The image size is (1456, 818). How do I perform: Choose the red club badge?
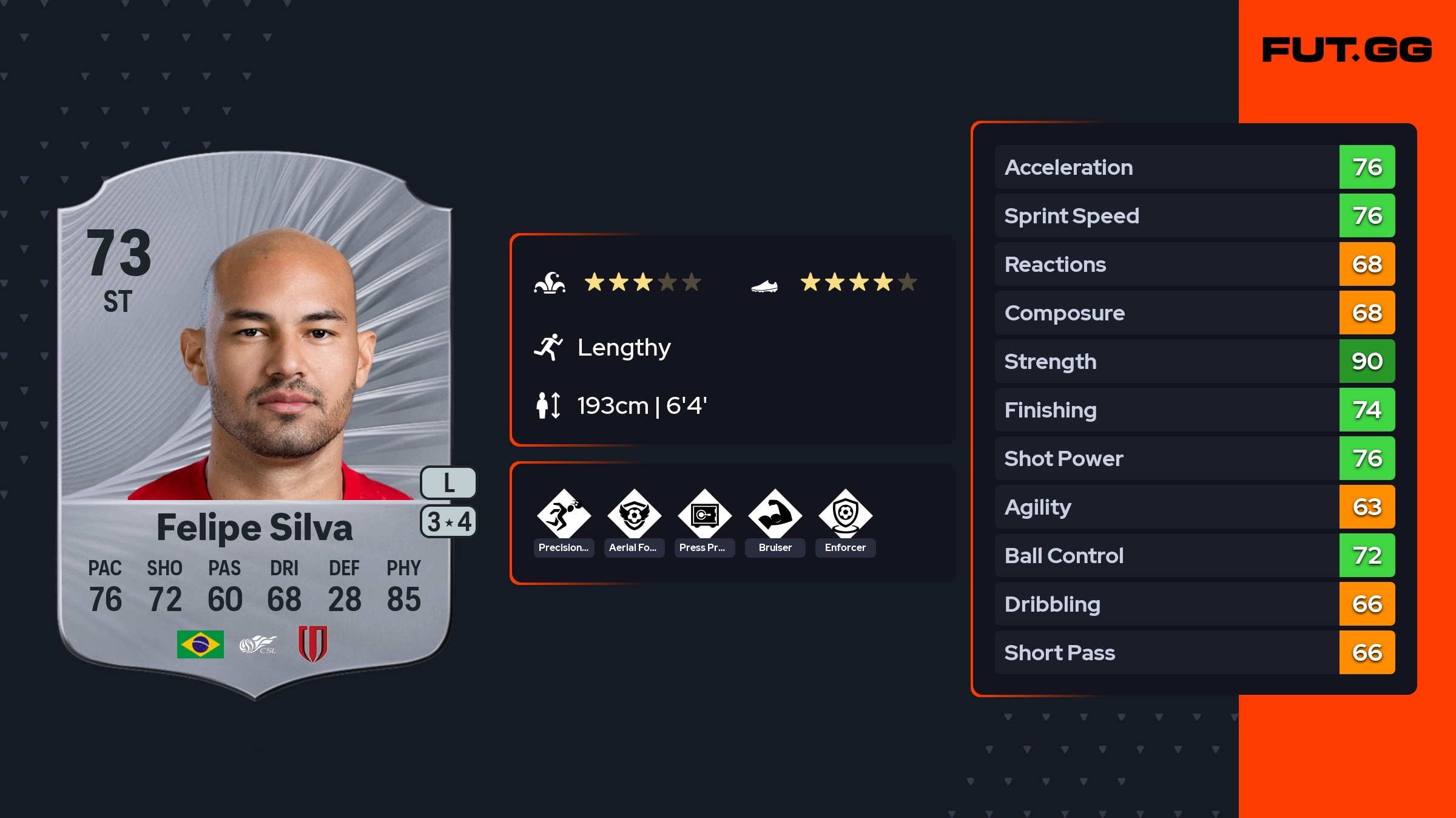click(x=312, y=644)
